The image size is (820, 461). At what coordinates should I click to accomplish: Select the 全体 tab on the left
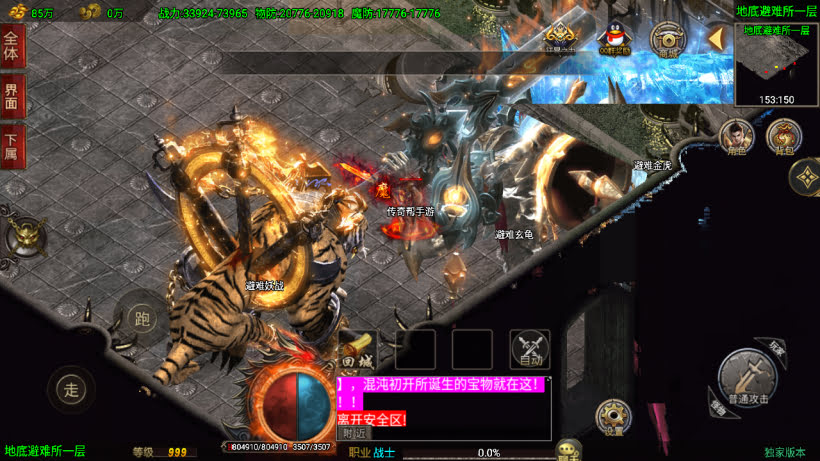tap(12, 48)
